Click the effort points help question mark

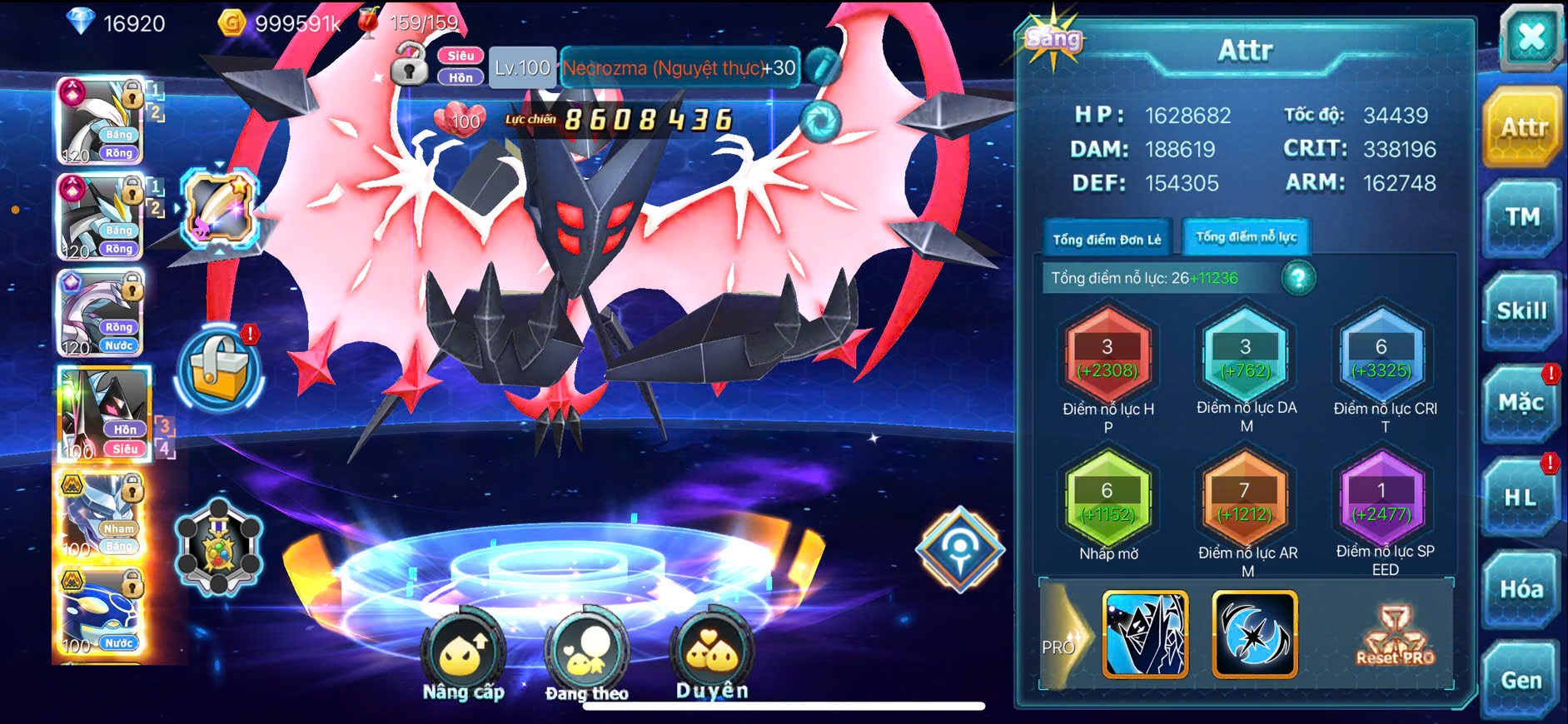pos(1297,278)
